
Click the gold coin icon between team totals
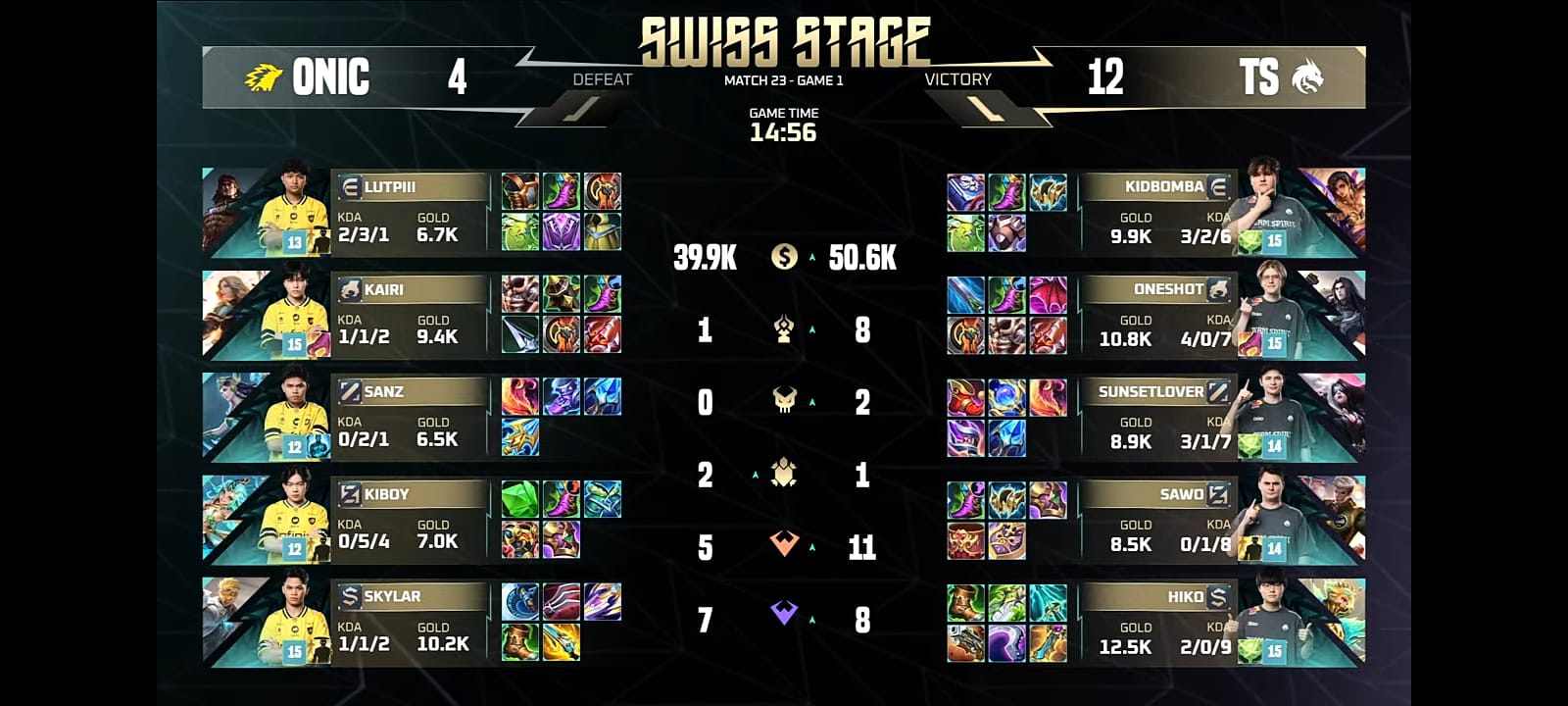coord(784,257)
